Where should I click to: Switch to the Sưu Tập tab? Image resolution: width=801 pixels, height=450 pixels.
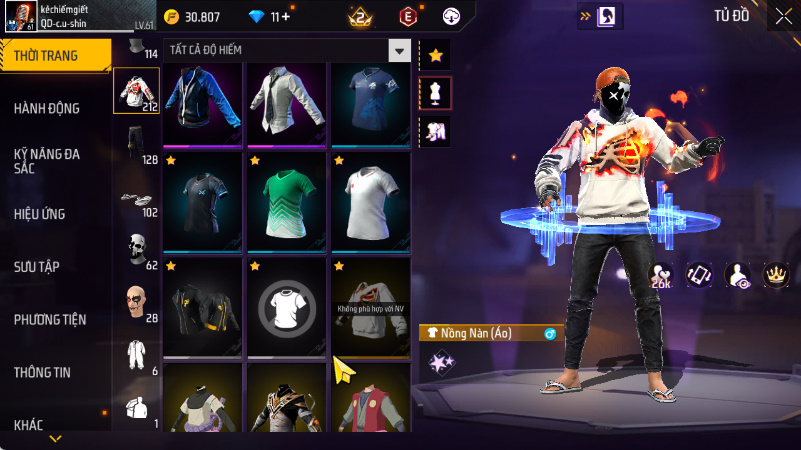point(39,267)
